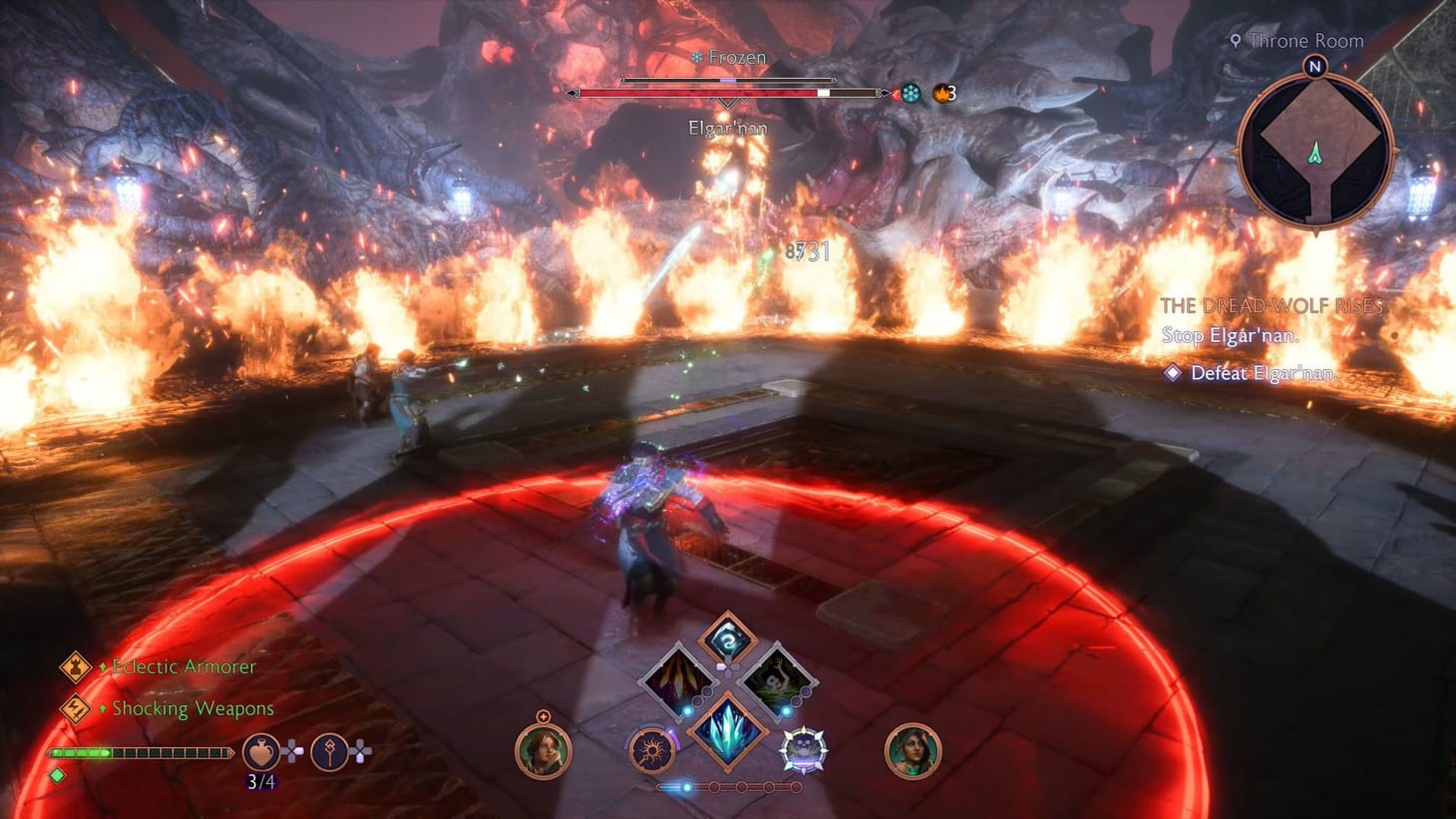
Task: Click the Eclectic Armorer perk icon
Action: tap(75, 666)
